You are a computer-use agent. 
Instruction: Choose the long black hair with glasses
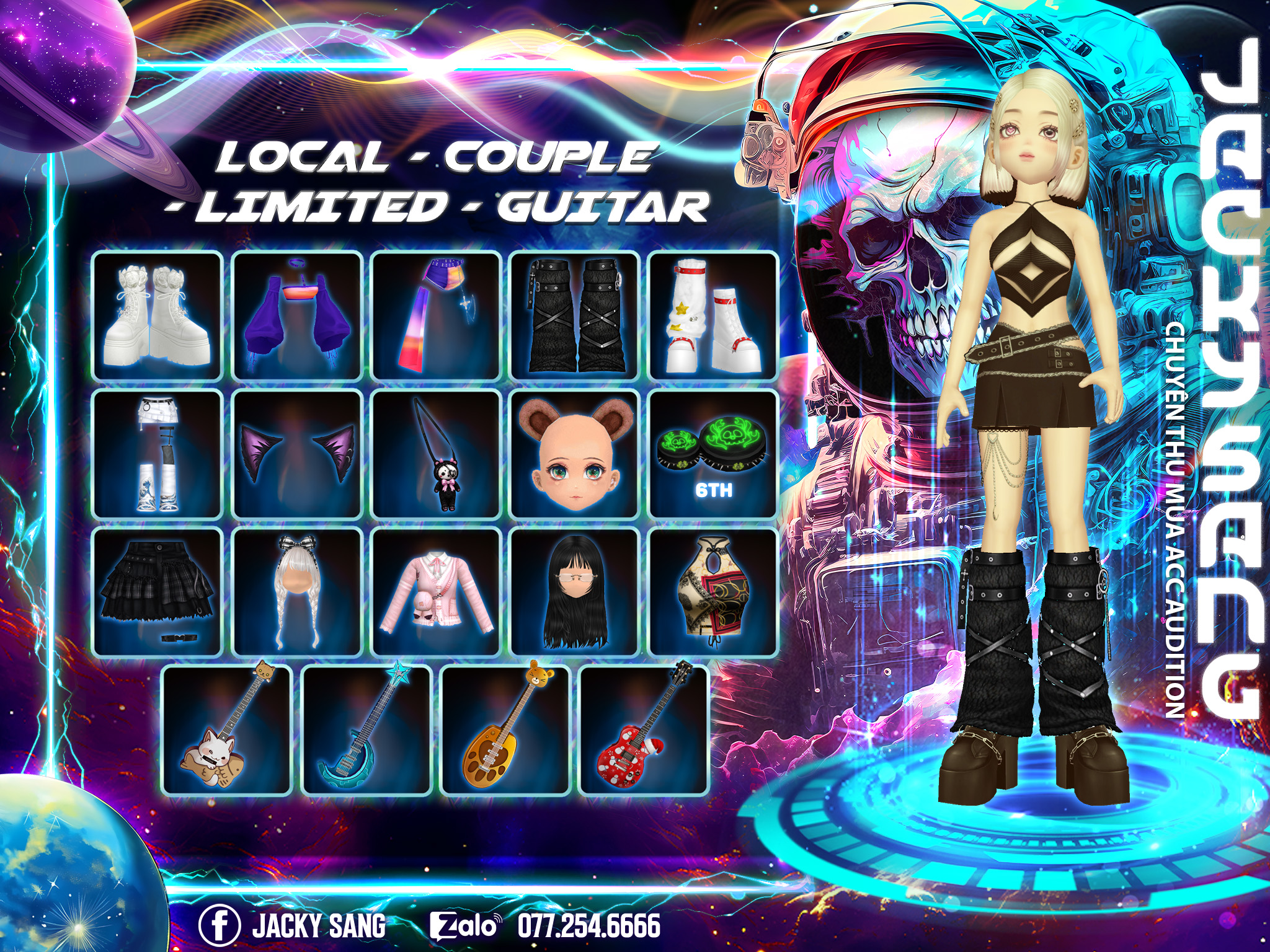coord(575,593)
